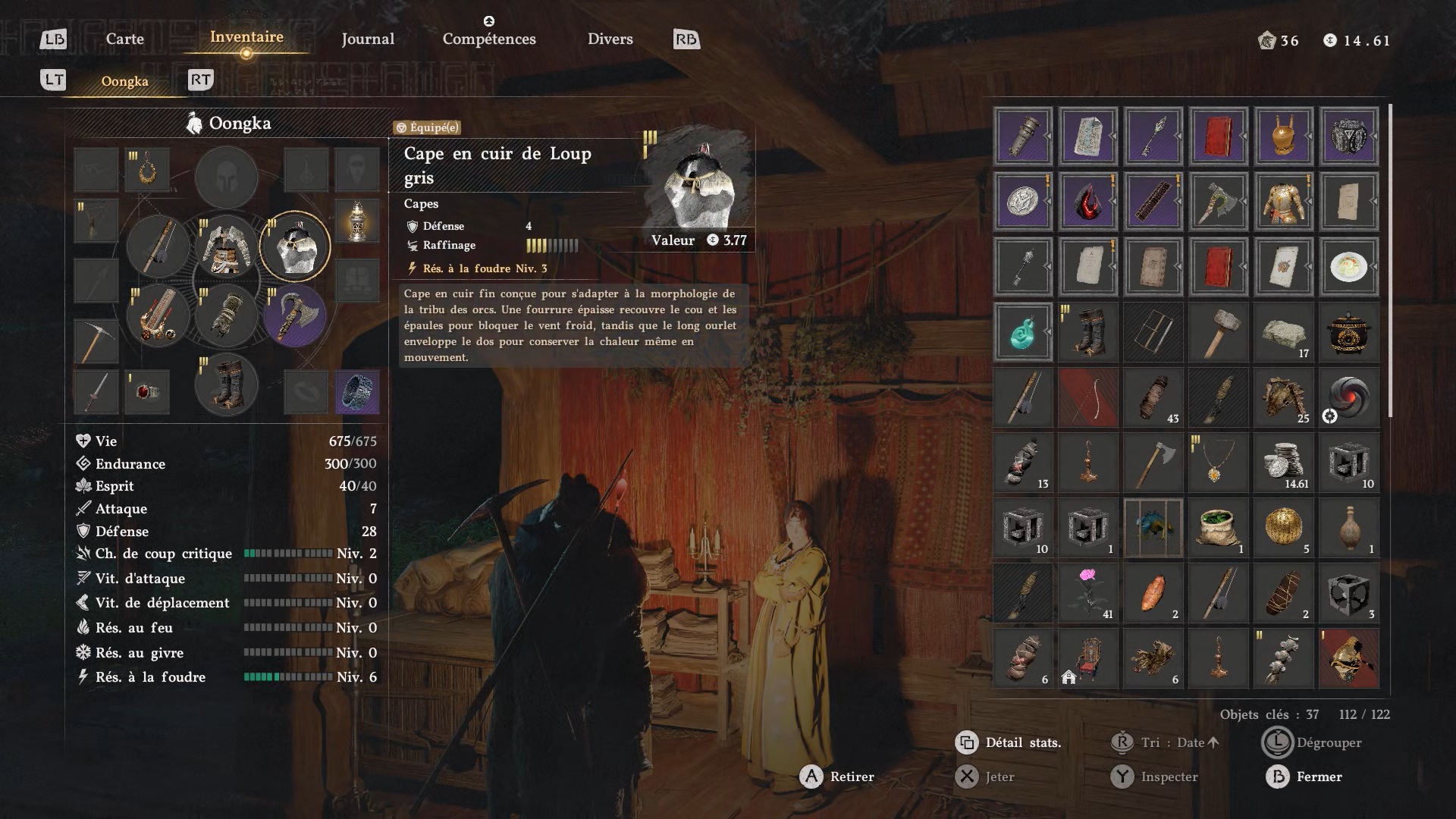Choose the green herb pouch item
Viewport: 1456px width, 819px height.
pyautogui.click(x=1218, y=528)
